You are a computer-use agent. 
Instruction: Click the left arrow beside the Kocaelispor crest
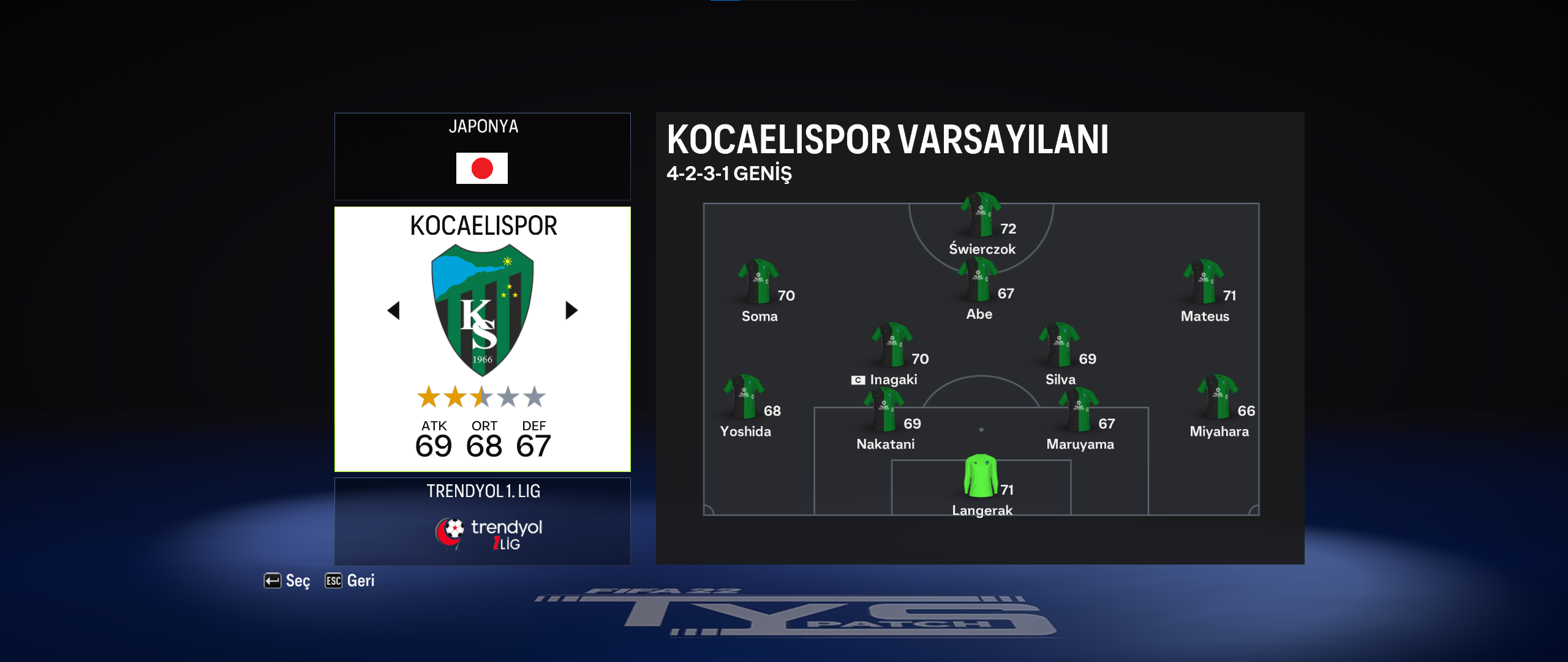[394, 310]
